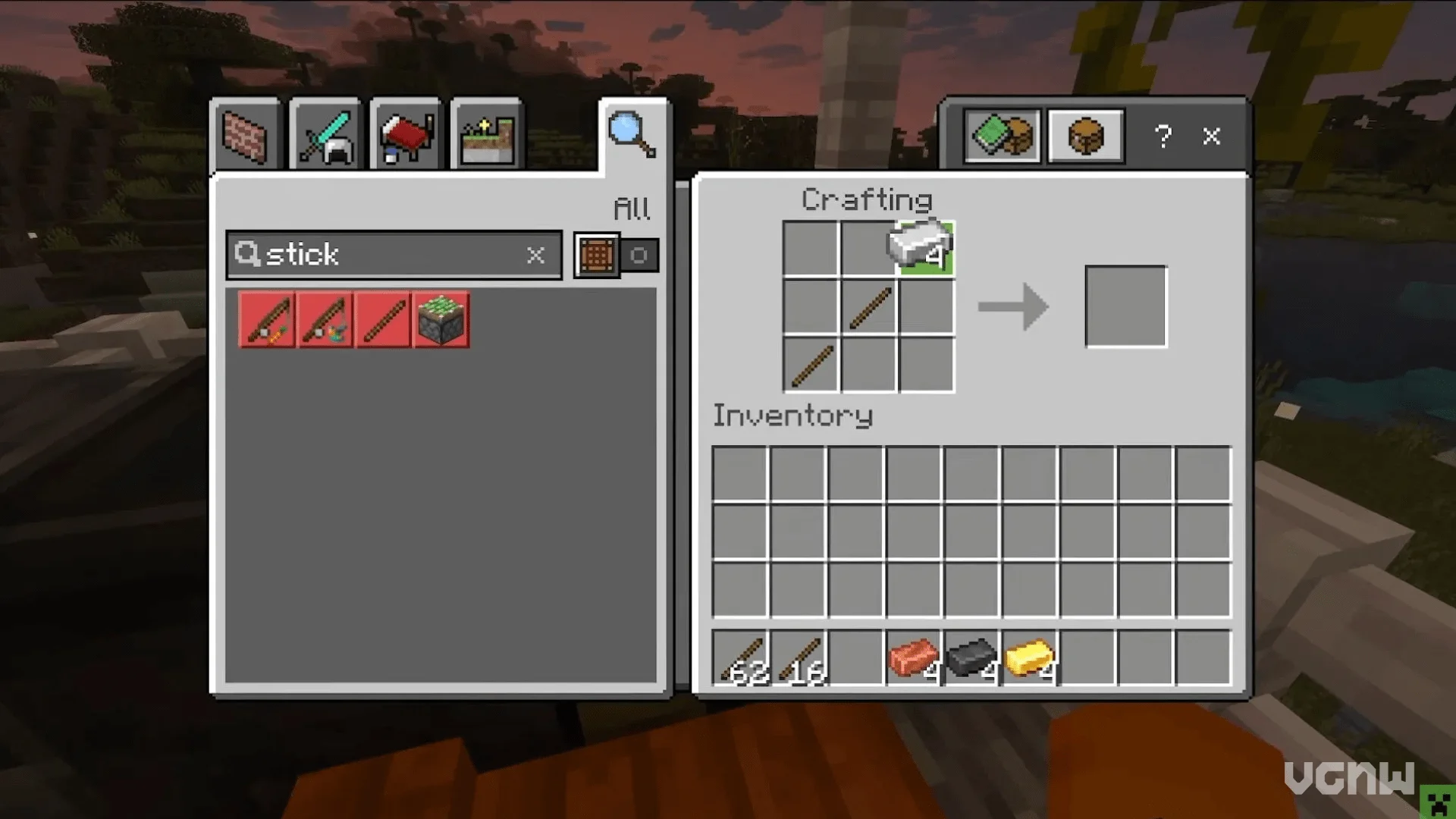Select the magnifying glass search tab

coord(632,135)
